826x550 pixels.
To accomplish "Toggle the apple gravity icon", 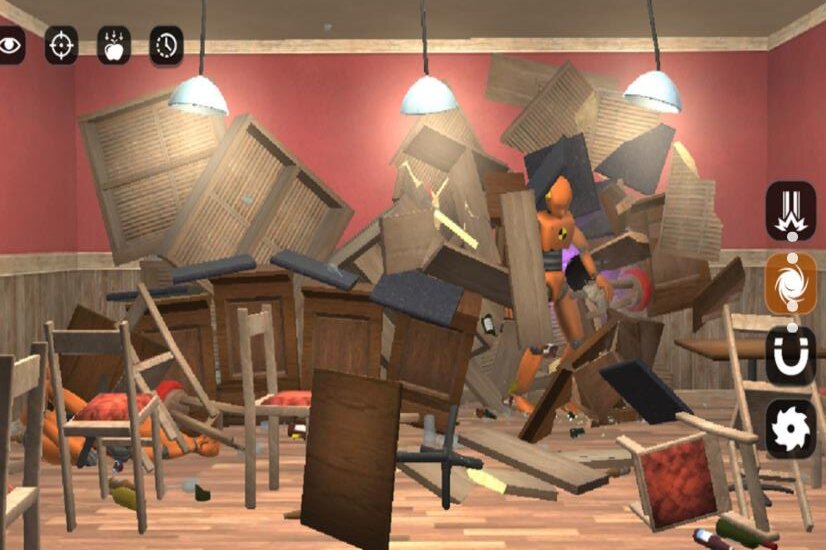I will pyautogui.click(x=114, y=45).
